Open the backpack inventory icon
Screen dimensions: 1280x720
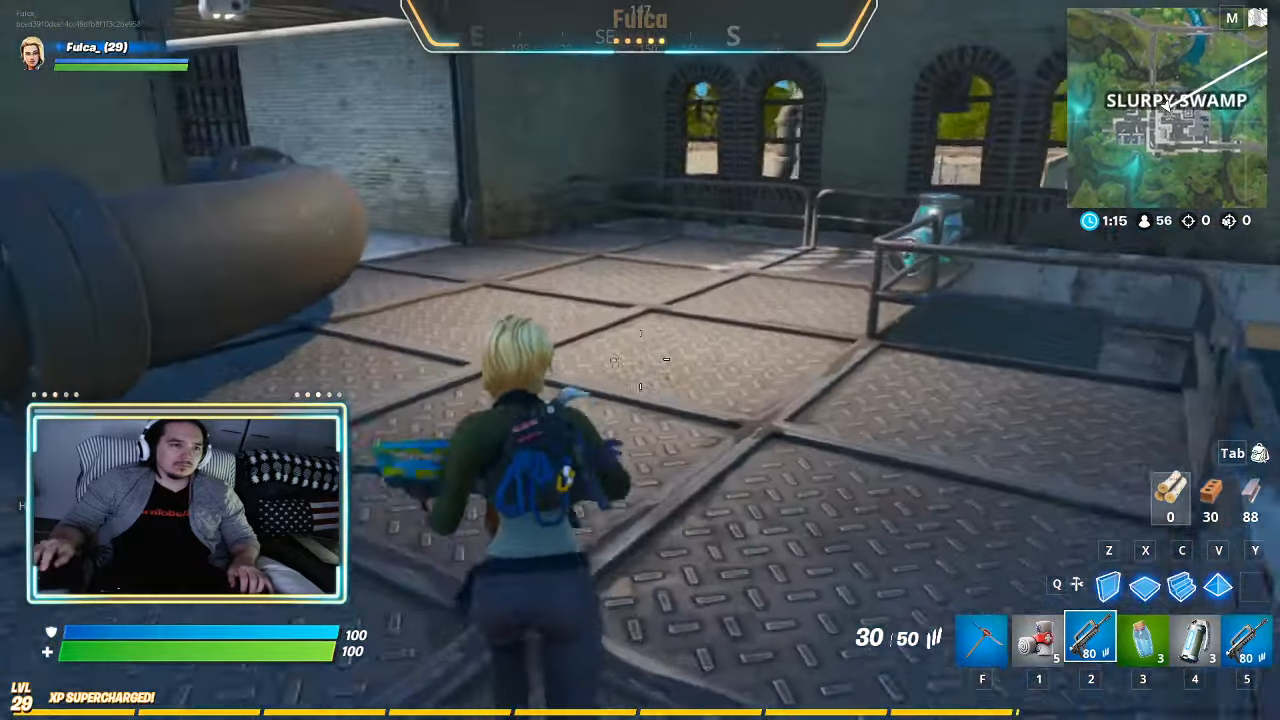pos(1259,454)
